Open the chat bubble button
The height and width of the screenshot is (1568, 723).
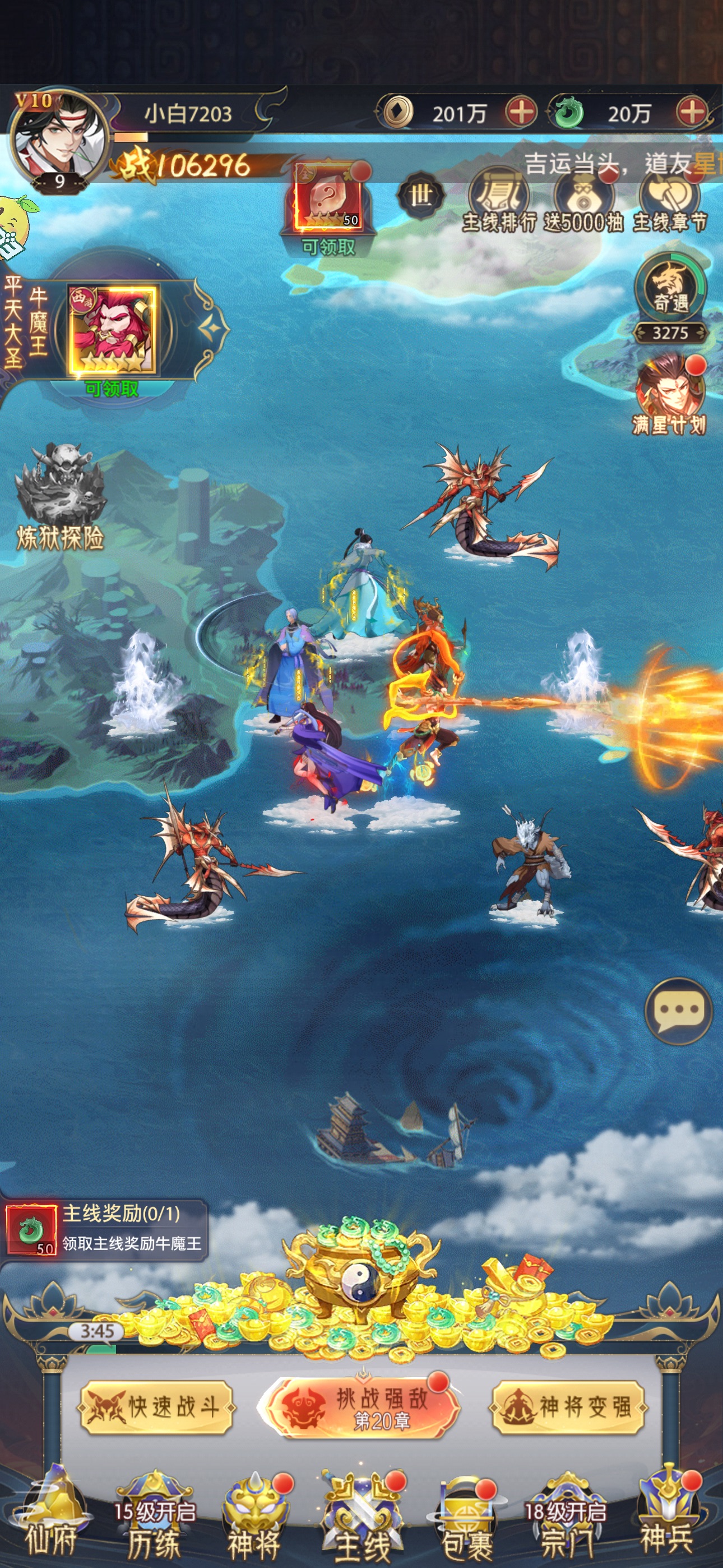[x=679, y=1011]
